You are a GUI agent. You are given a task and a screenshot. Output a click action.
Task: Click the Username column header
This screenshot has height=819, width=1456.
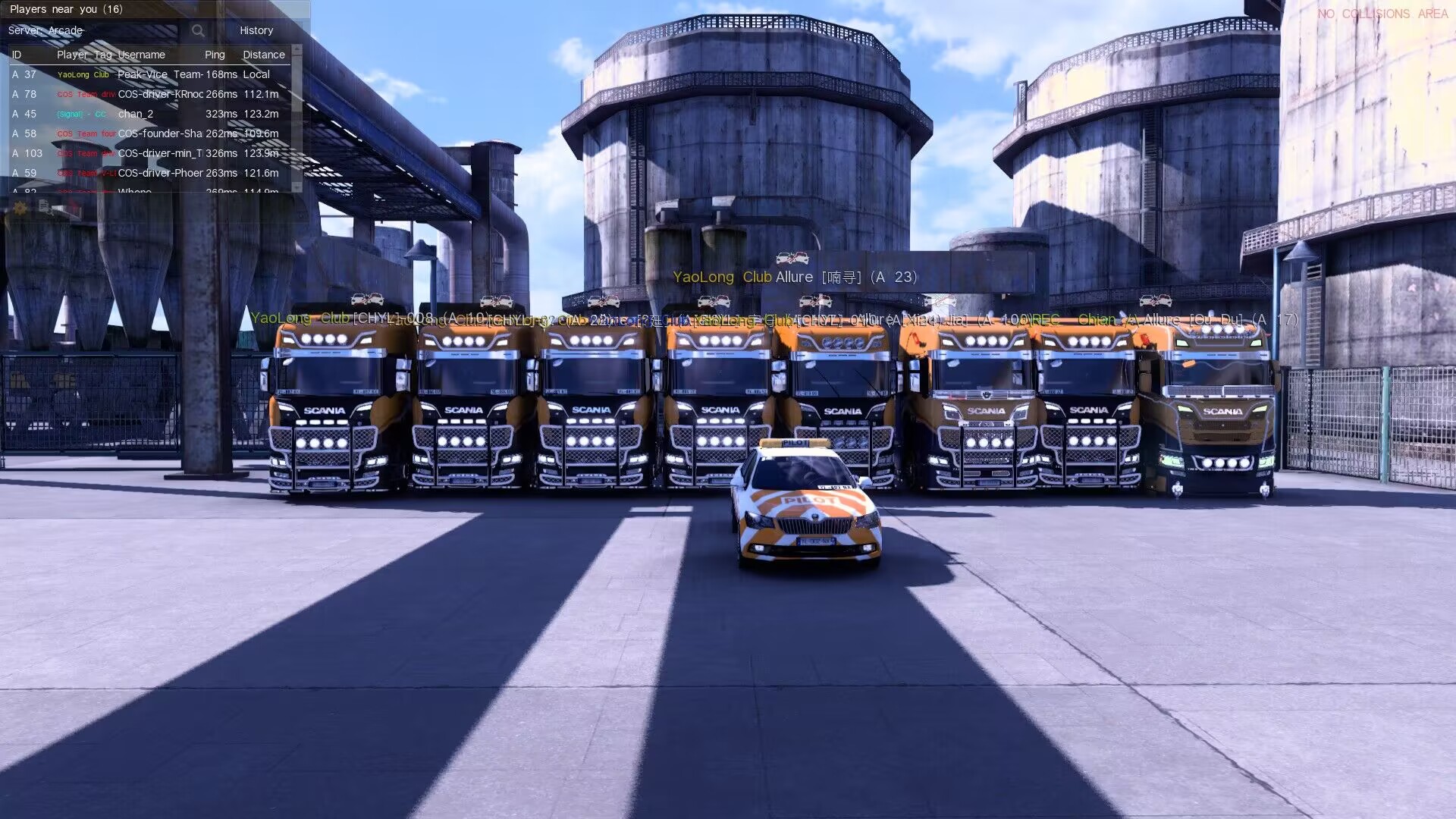141,55
